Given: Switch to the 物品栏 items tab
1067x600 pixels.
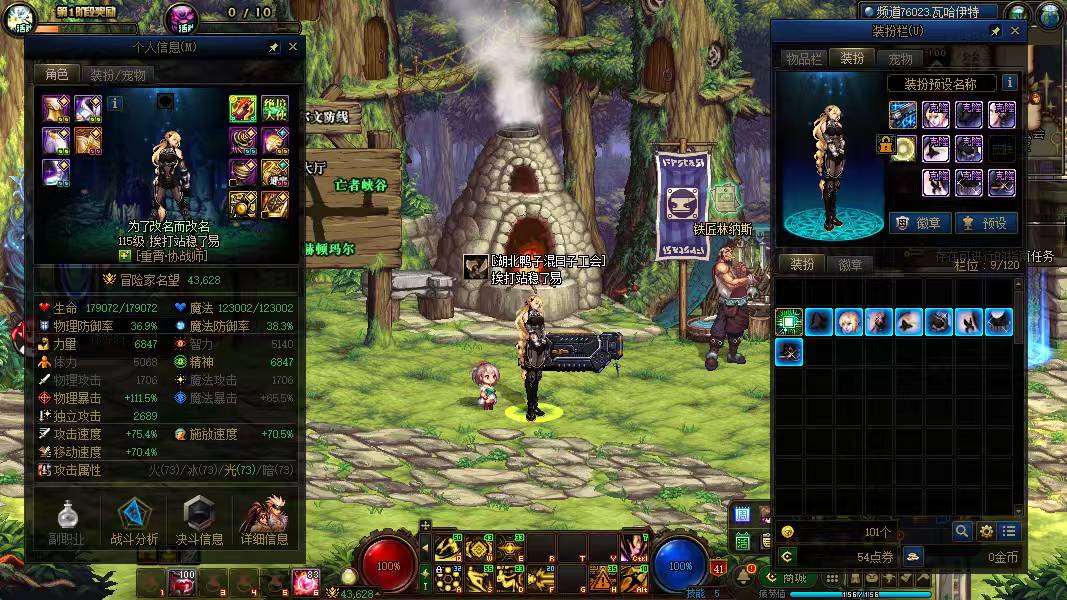Looking at the screenshot, I should pos(803,59).
